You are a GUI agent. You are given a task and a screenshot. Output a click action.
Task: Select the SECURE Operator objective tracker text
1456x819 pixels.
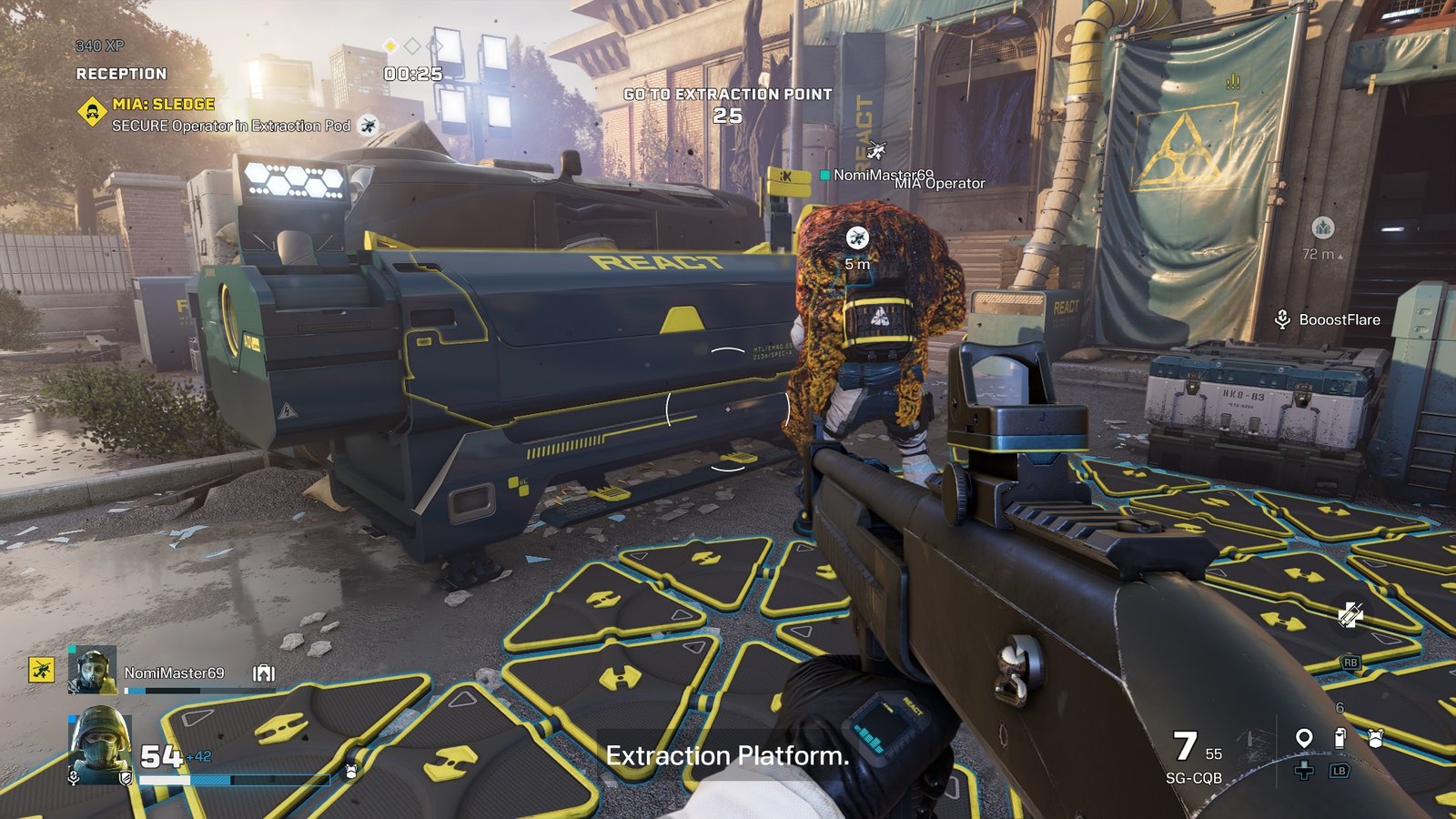231,126
